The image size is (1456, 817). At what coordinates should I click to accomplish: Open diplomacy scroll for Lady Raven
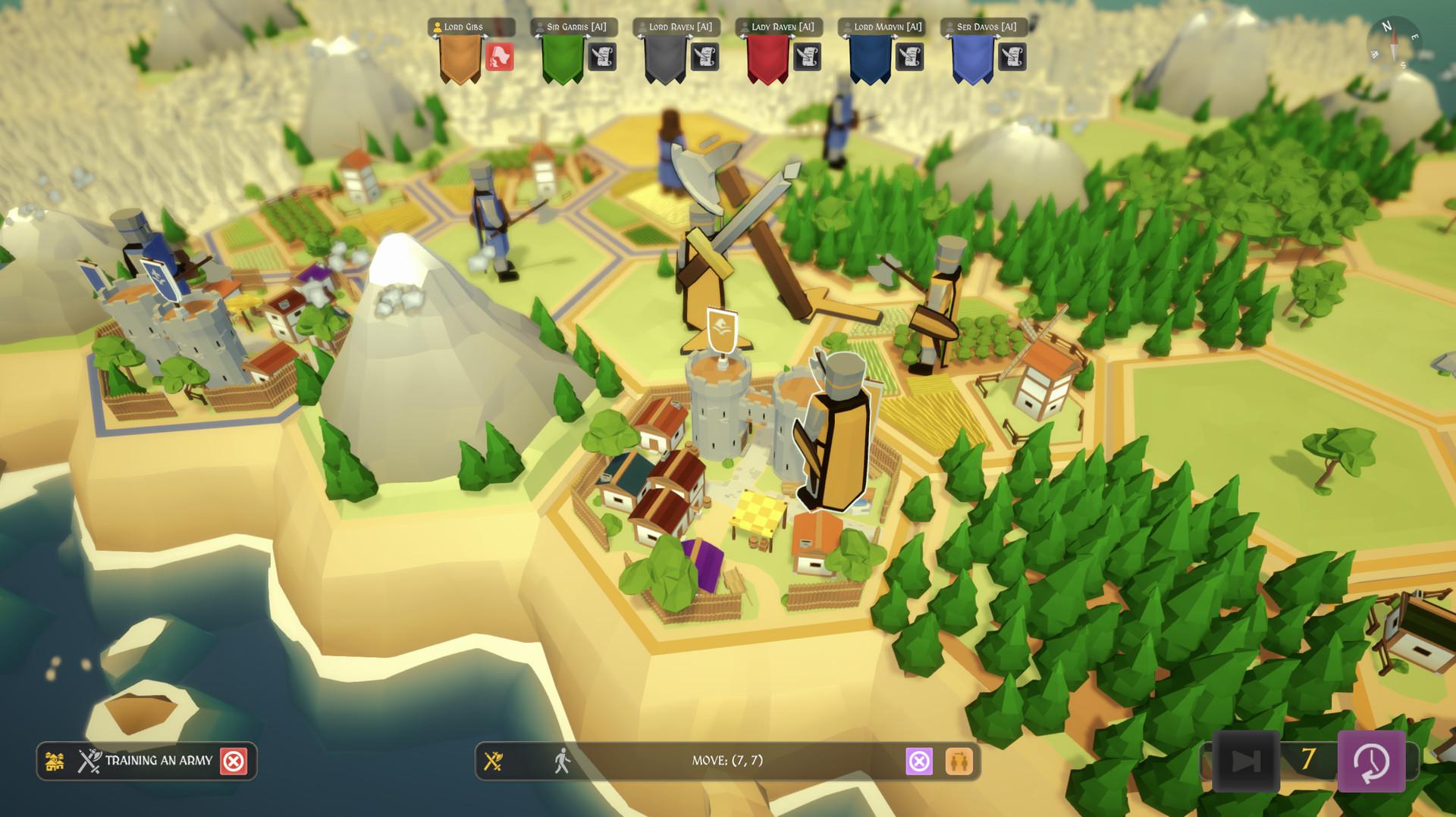point(807,57)
